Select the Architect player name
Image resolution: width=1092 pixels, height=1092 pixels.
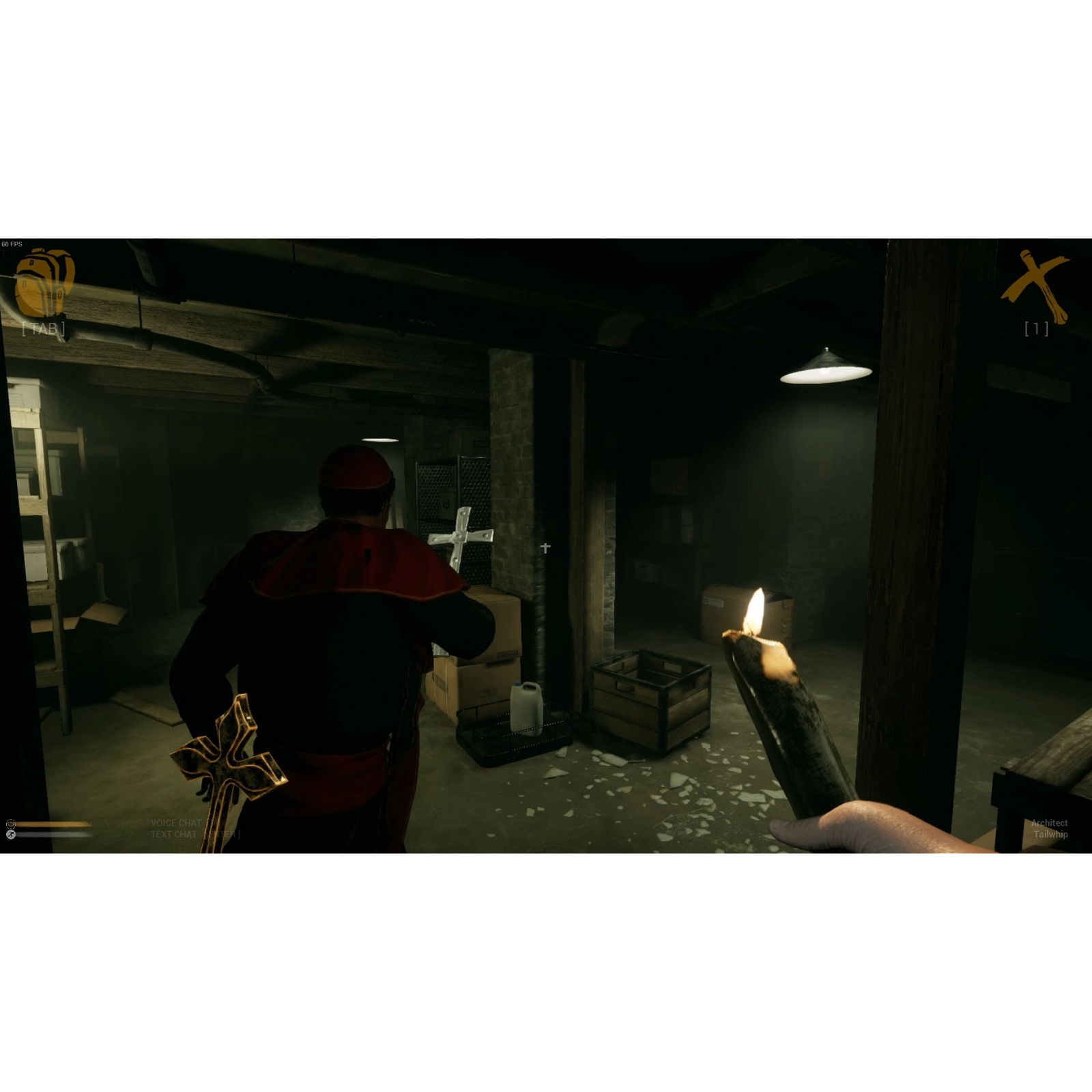click(1049, 823)
